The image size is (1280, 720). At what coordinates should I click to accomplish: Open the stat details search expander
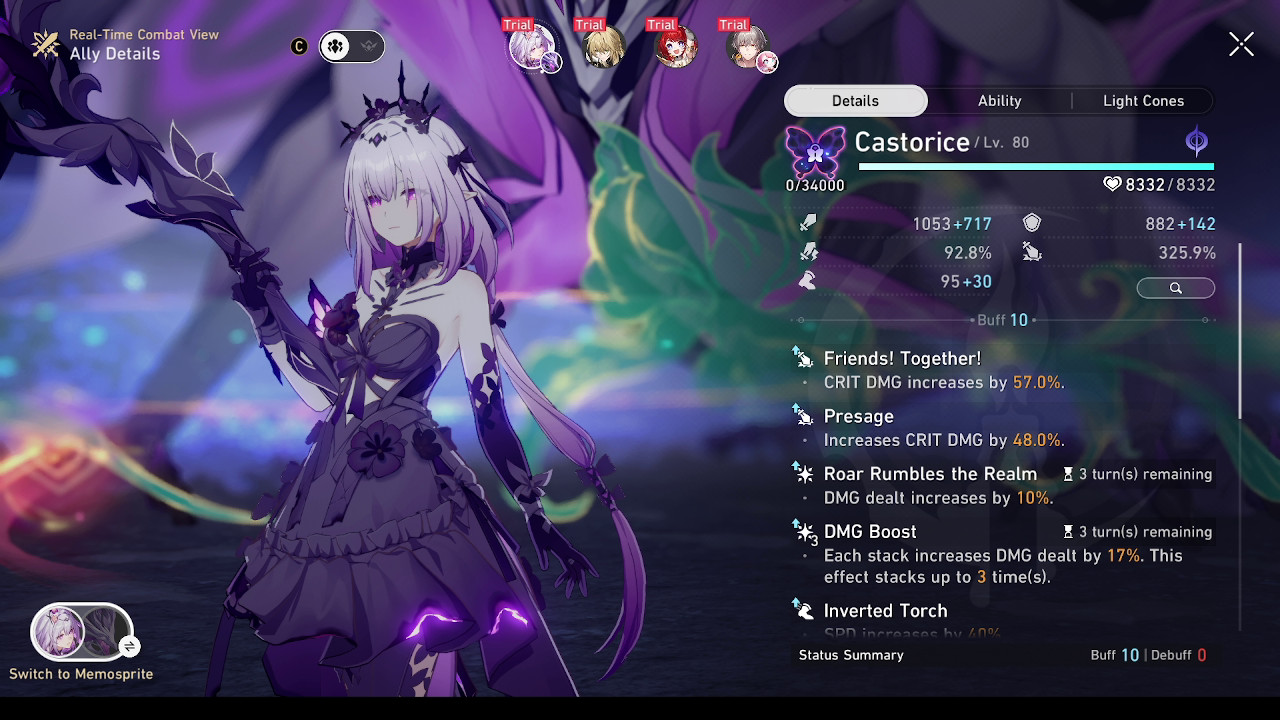tap(1175, 287)
